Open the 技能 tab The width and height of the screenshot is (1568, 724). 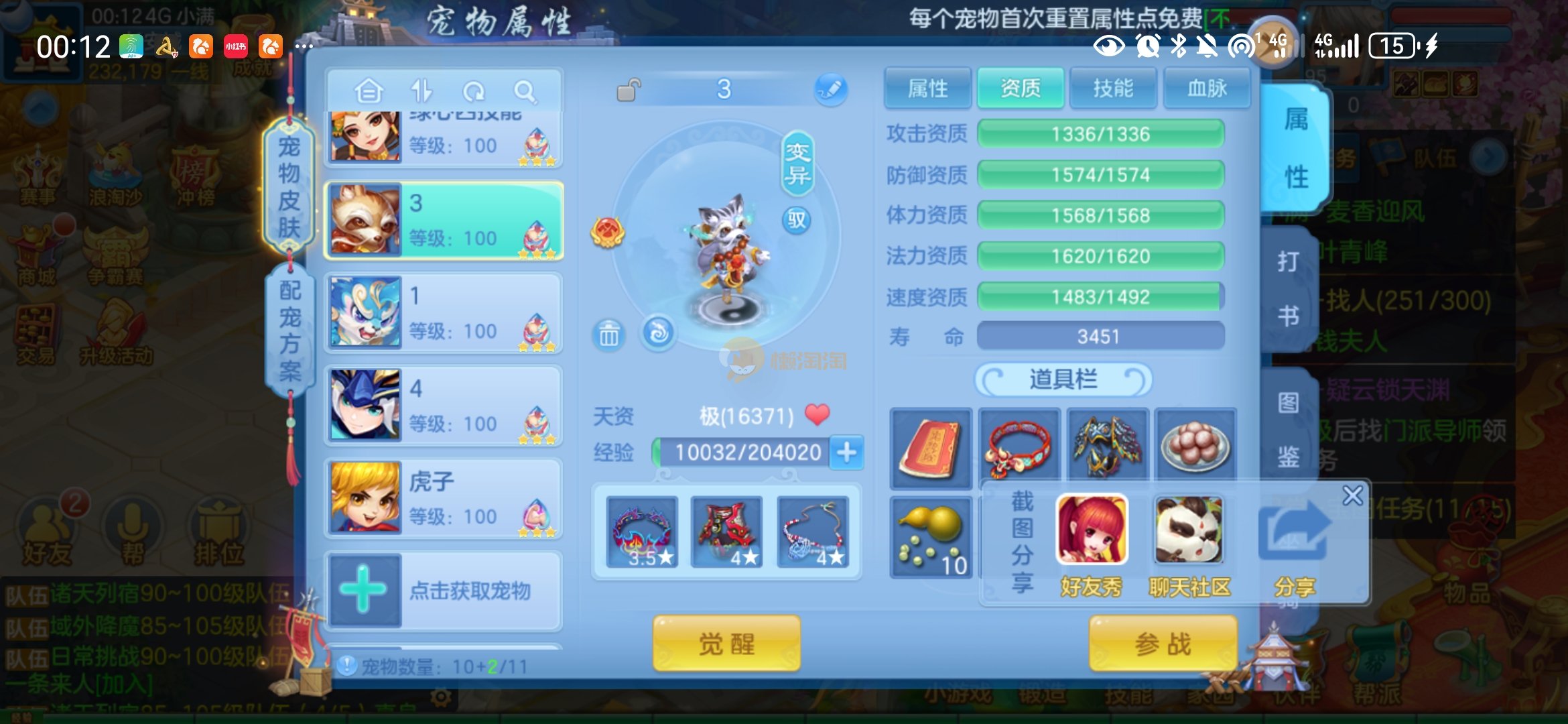[1113, 88]
